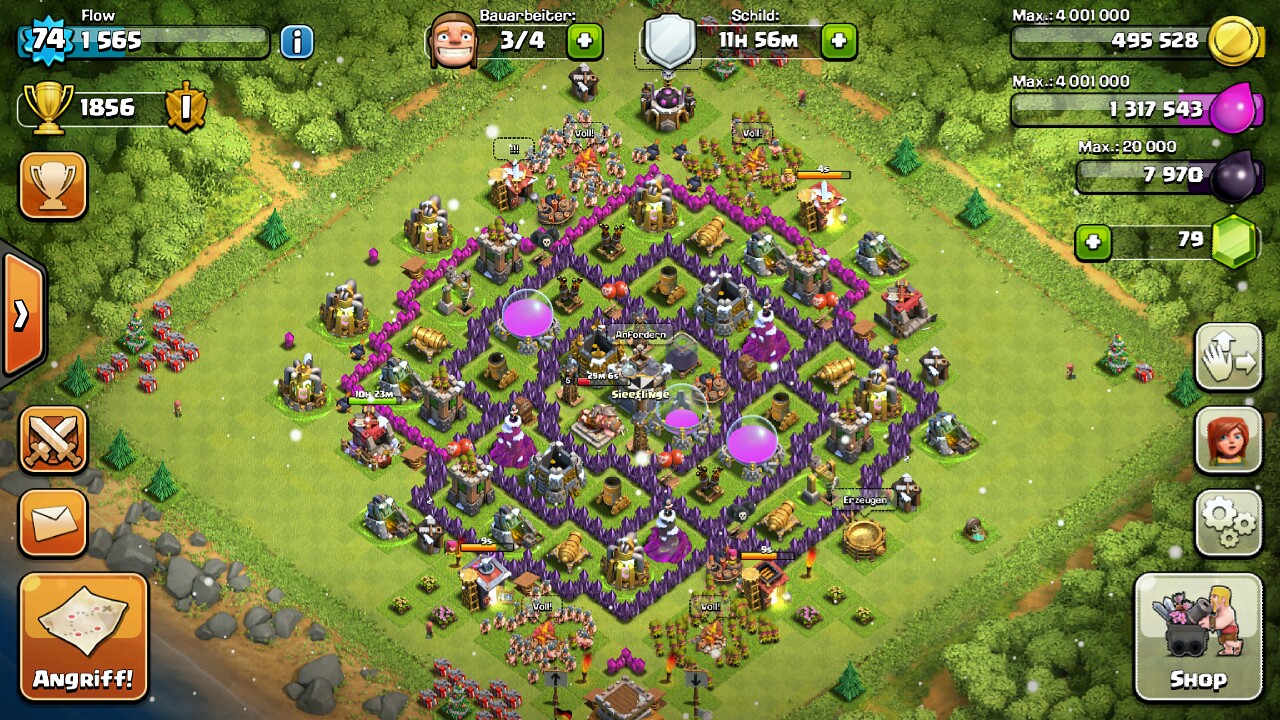Open the trophy rankings button
Viewport: 1280px width, 720px height.
(53, 184)
